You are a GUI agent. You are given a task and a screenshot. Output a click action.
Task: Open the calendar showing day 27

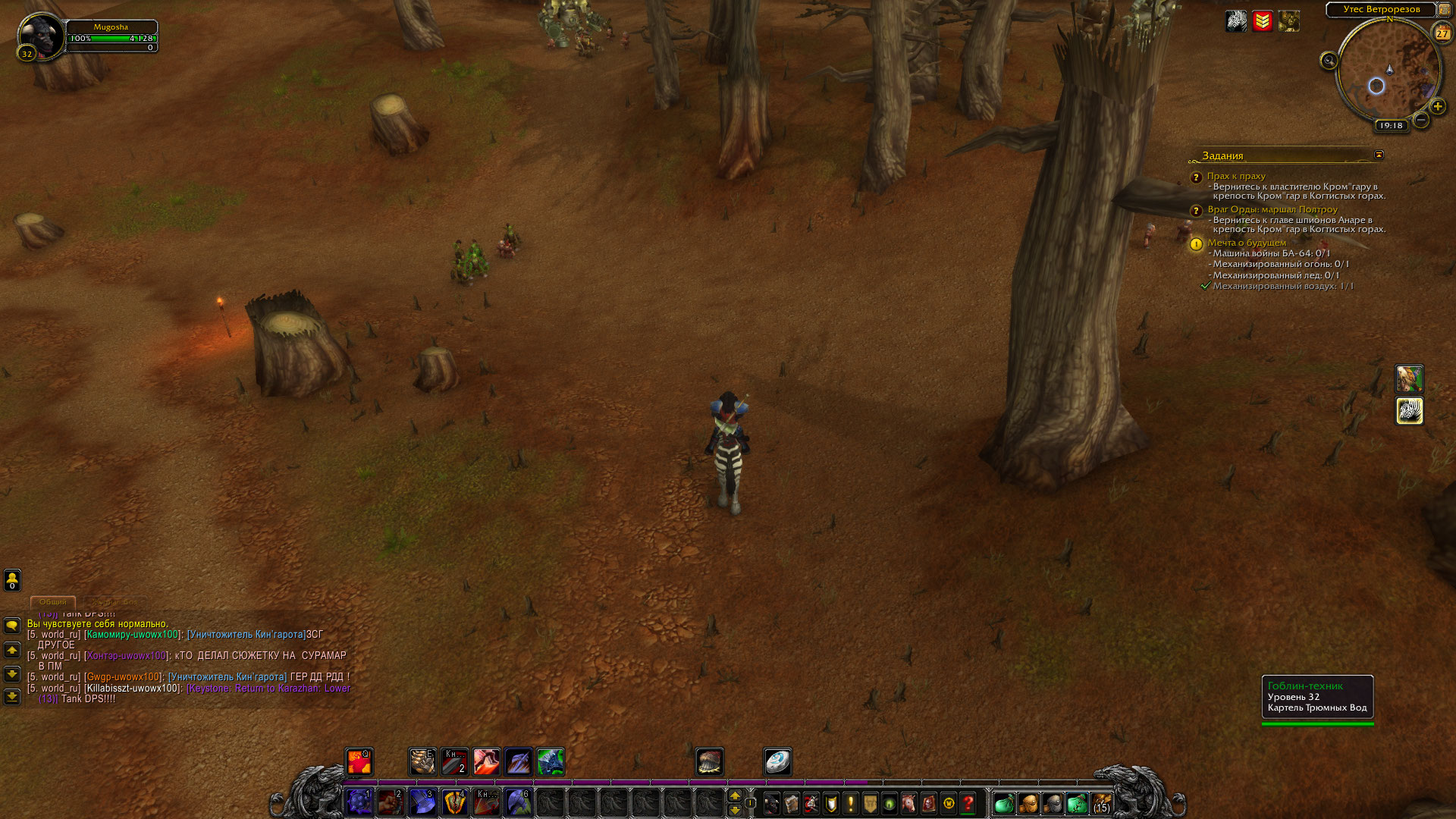pyautogui.click(x=1442, y=33)
